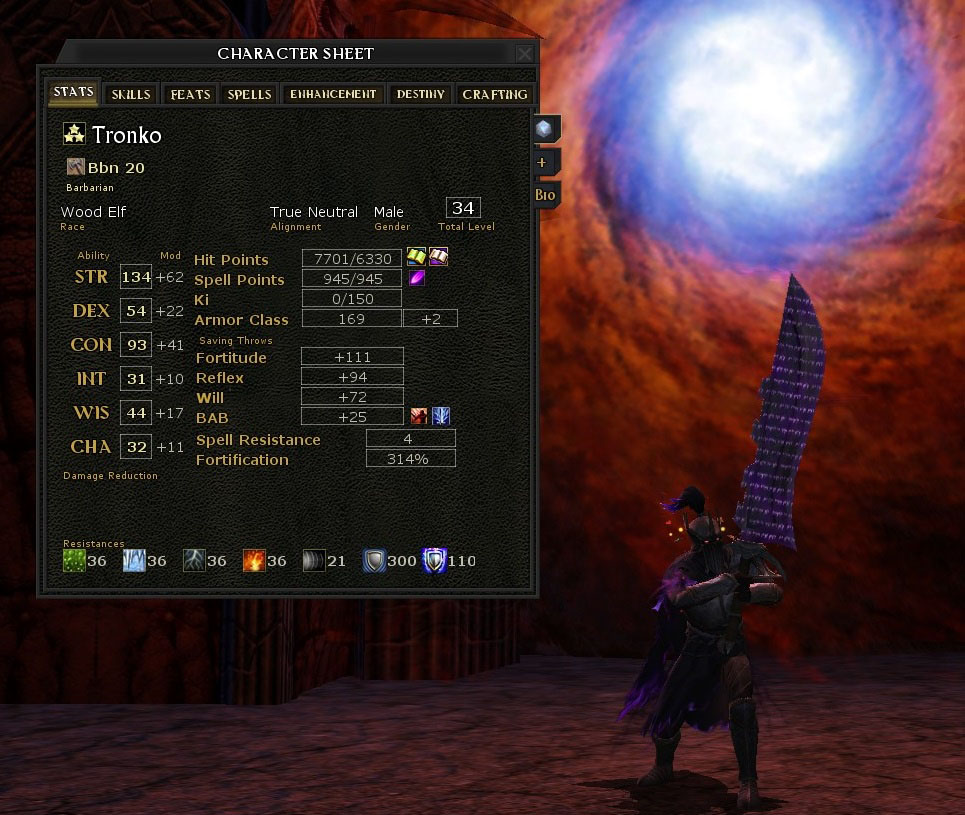Show the Spells tab
Image resolution: width=965 pixels, height=815 pixels.
coord(249,94)
